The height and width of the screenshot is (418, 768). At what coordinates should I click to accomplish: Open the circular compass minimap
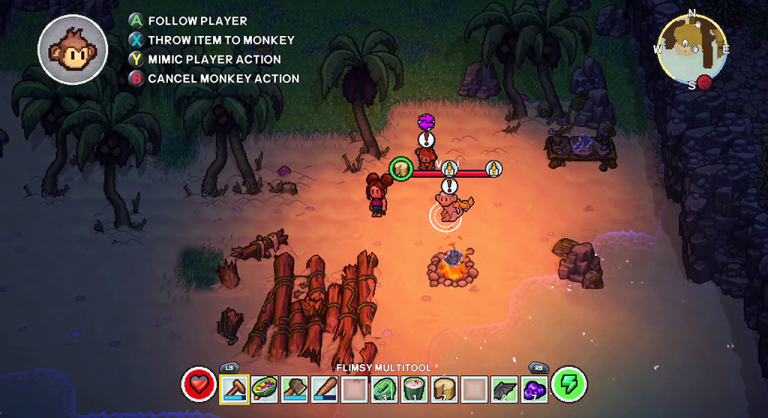(x=691, y=48)
